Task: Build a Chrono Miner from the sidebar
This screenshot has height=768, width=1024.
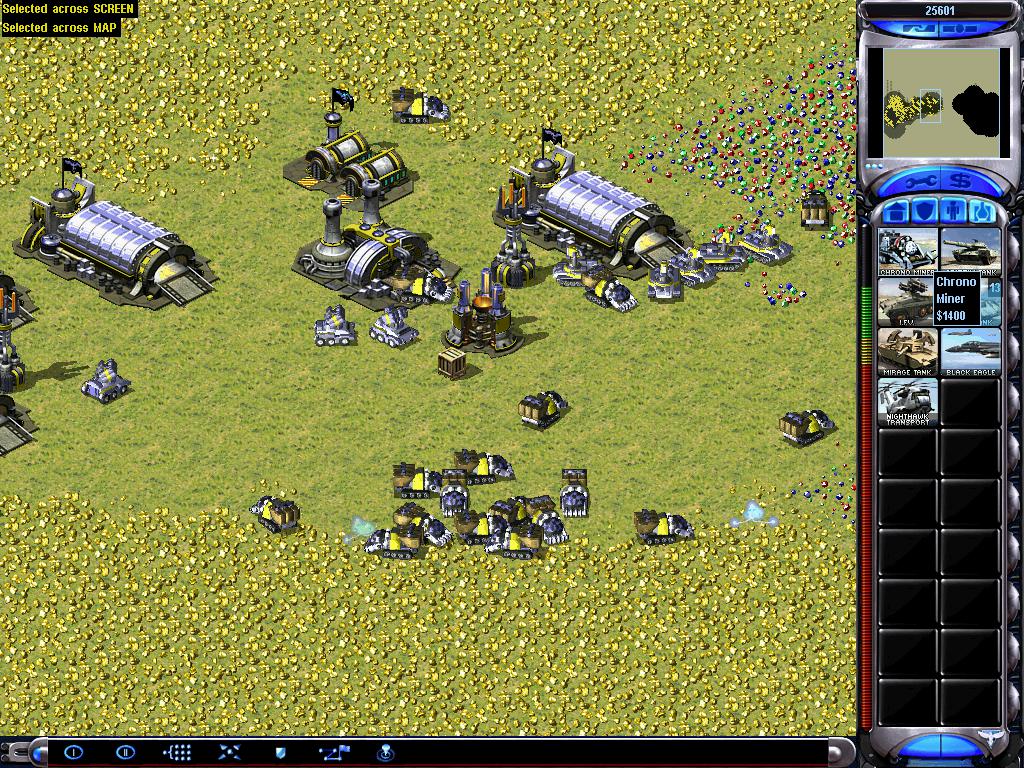Action: pos(908,251)
